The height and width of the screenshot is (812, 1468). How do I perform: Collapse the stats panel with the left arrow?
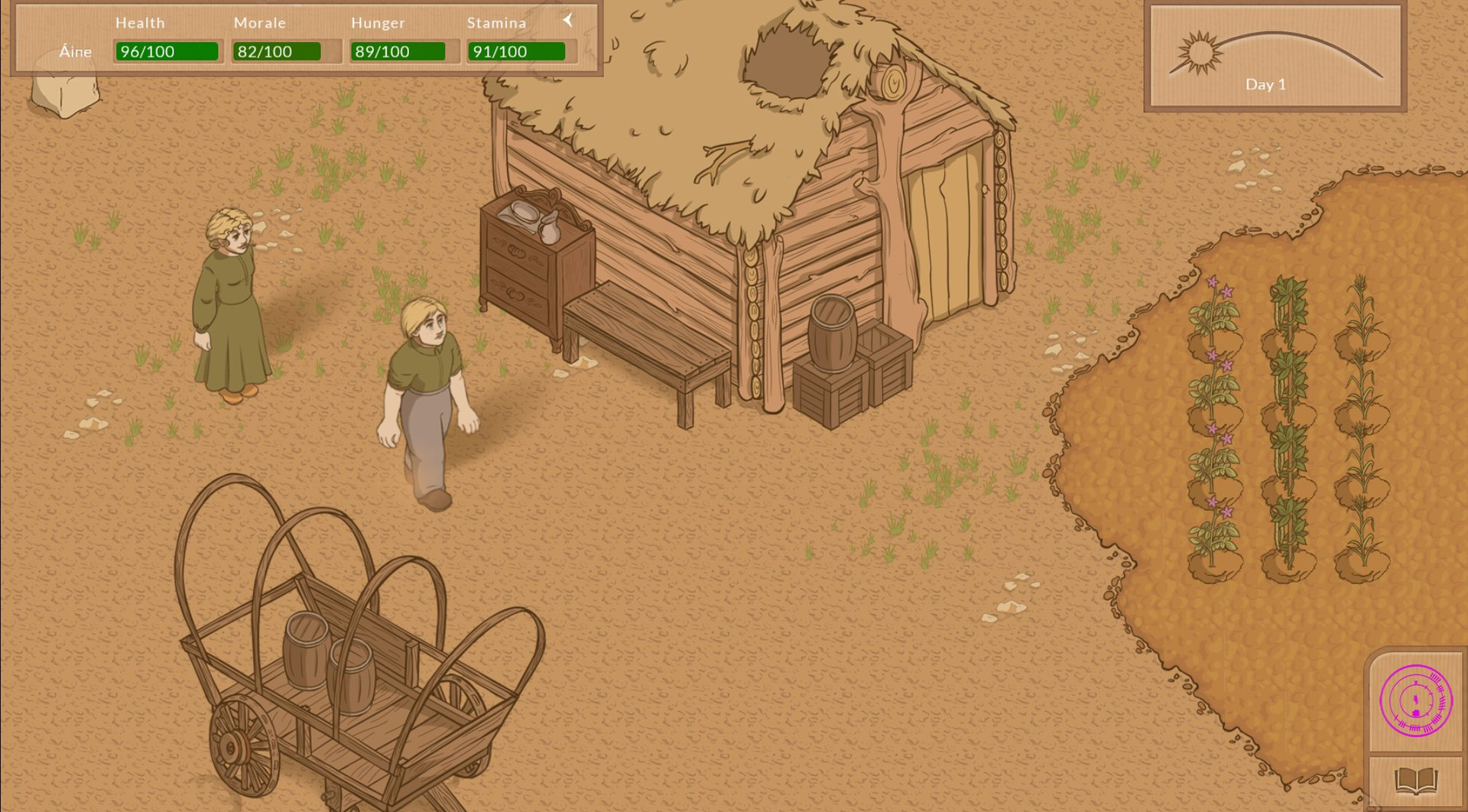[567, 21]
